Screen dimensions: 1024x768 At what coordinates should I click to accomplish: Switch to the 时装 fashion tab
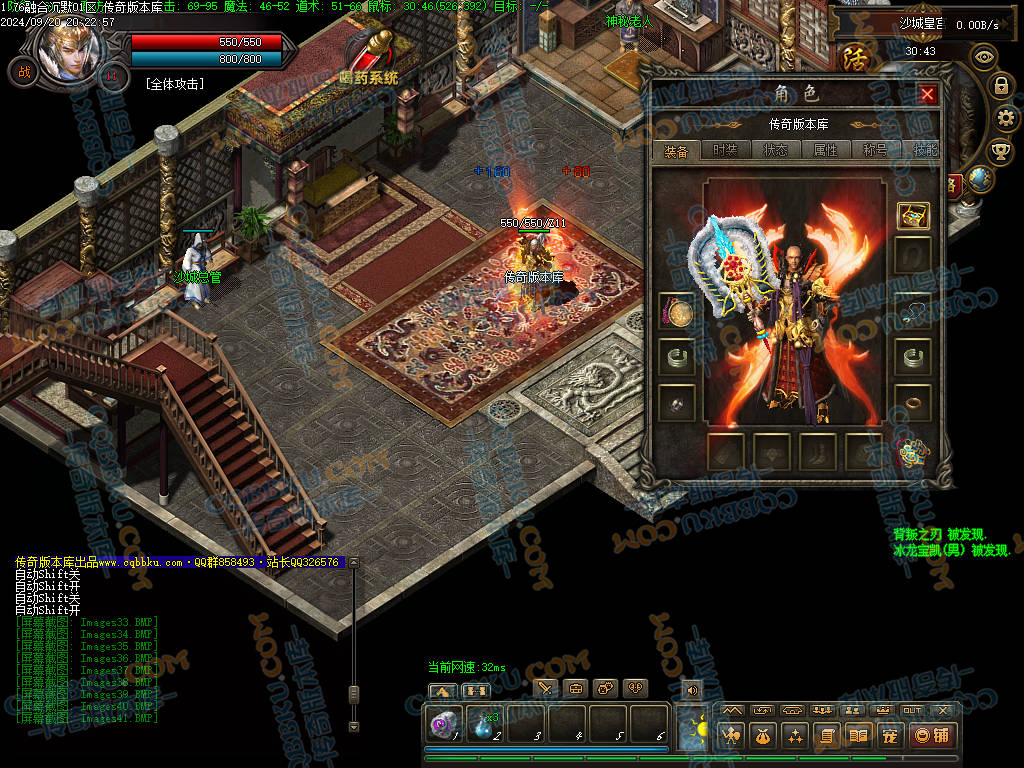pyautogui.click(x=725, y=151)
